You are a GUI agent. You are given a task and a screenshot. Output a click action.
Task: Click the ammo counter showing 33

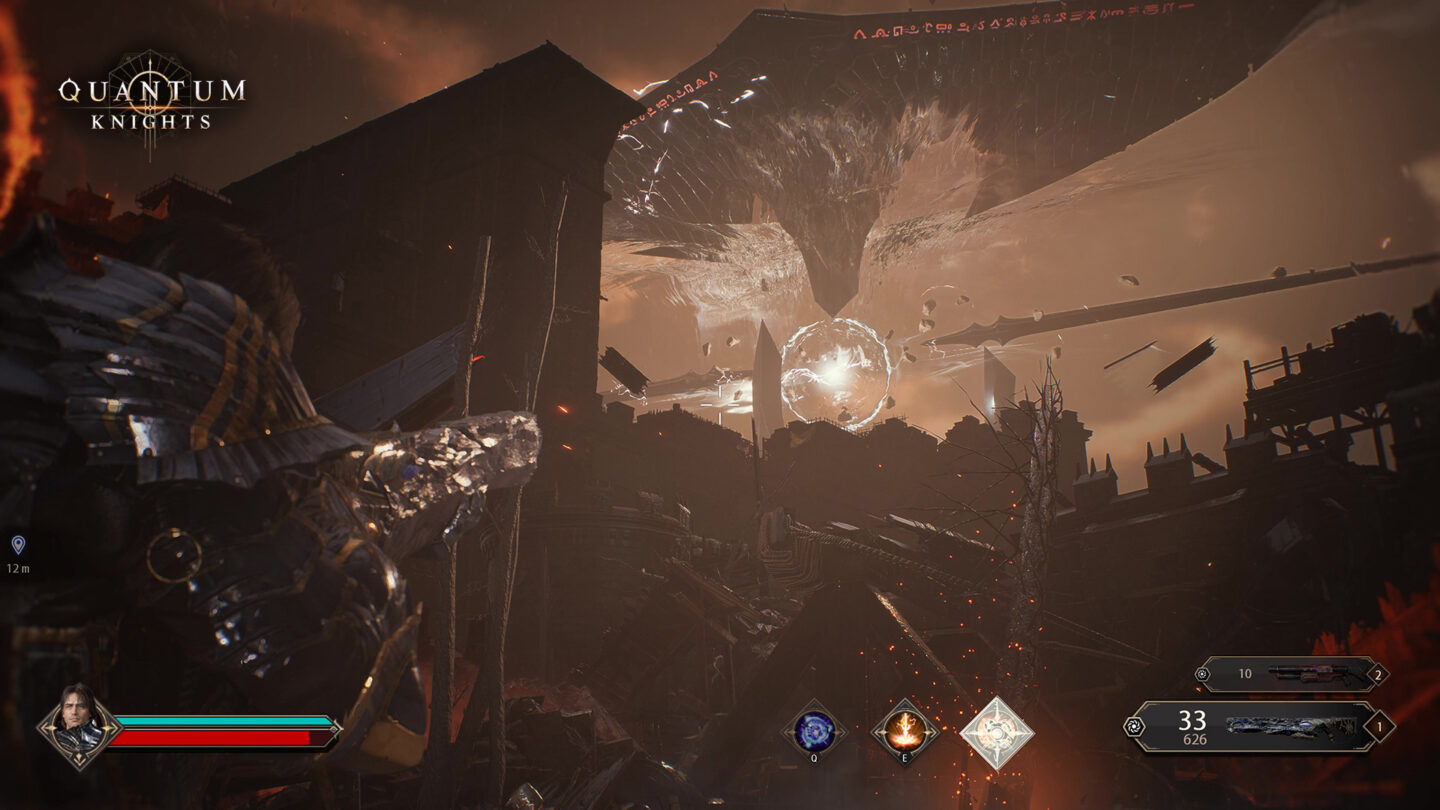1190,720
